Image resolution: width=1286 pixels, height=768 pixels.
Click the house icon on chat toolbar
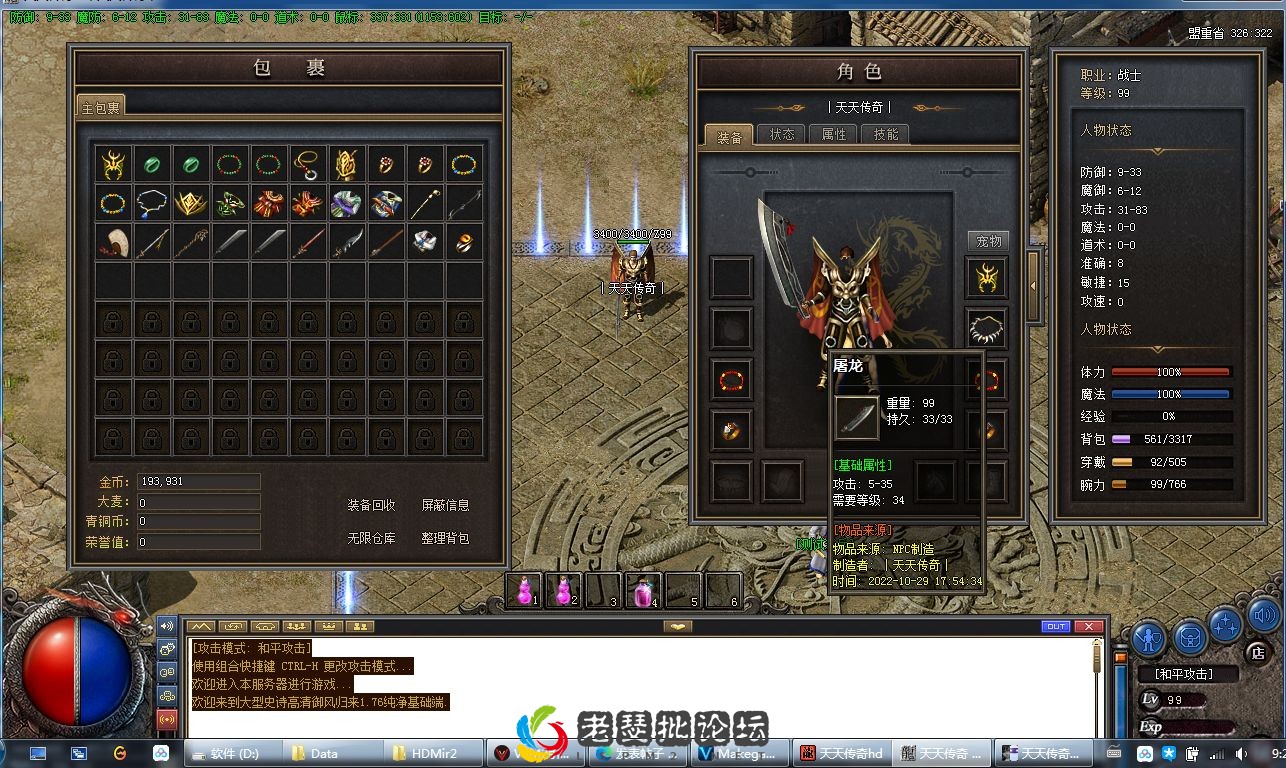(265, 626)
